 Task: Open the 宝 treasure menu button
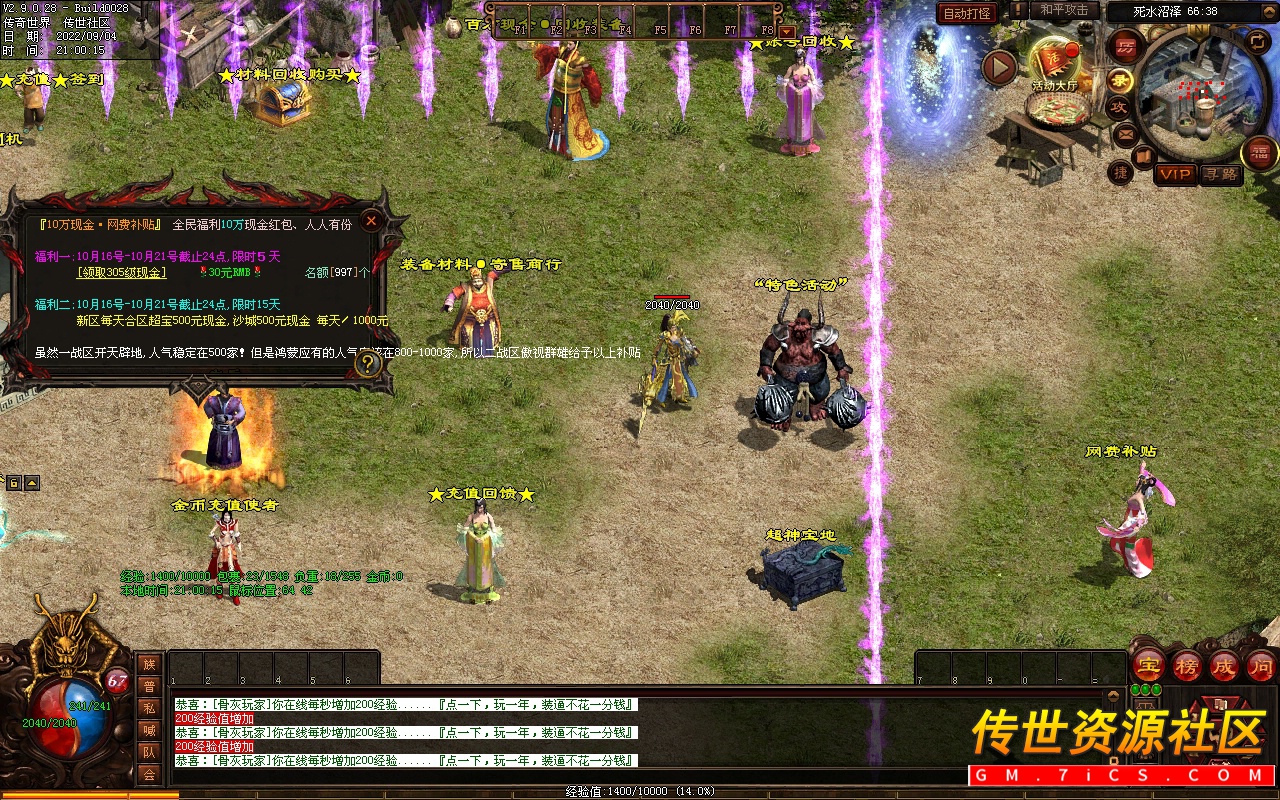coord(1149,665)
